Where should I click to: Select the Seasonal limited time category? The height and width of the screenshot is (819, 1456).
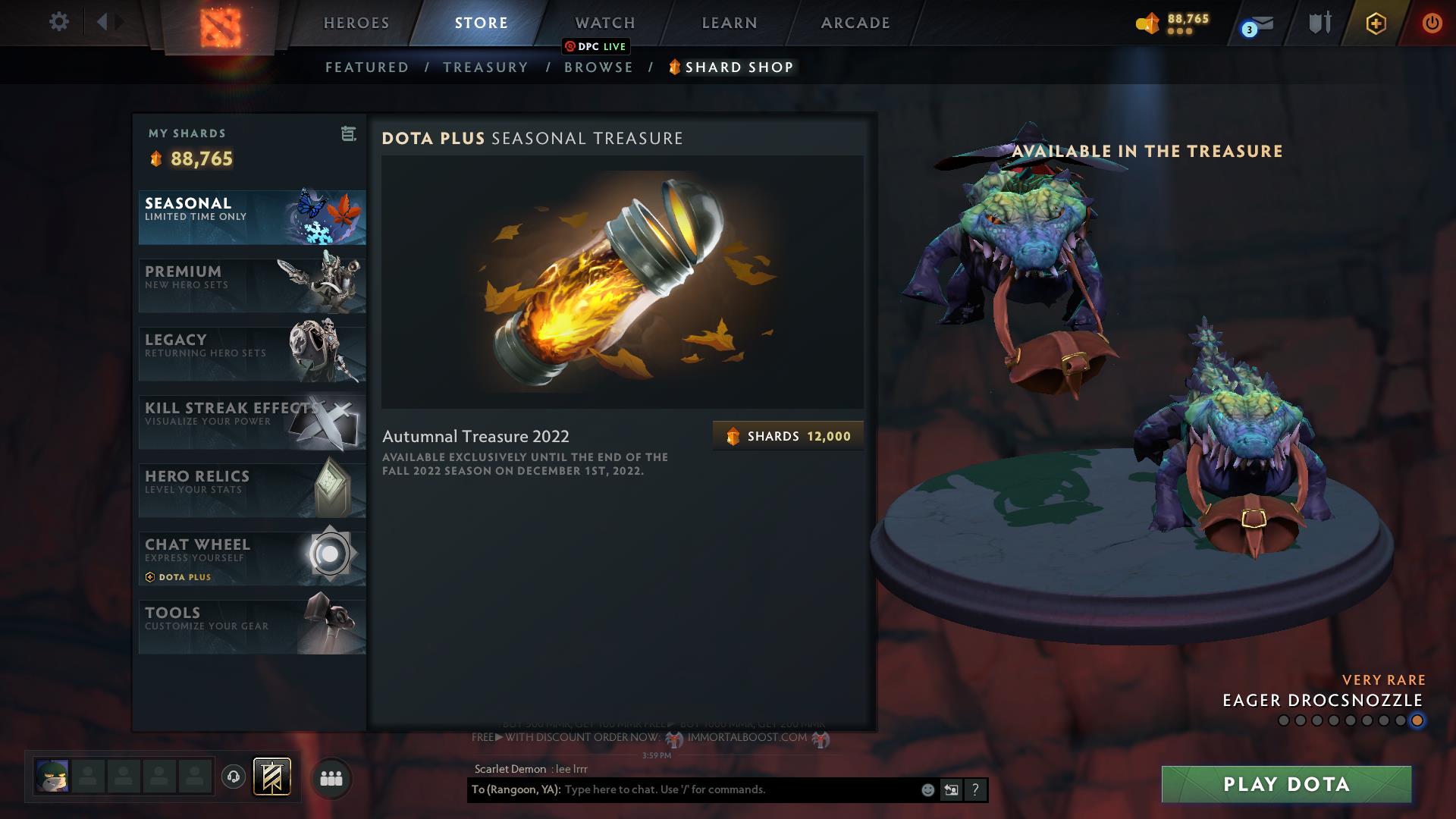(252, 218)
